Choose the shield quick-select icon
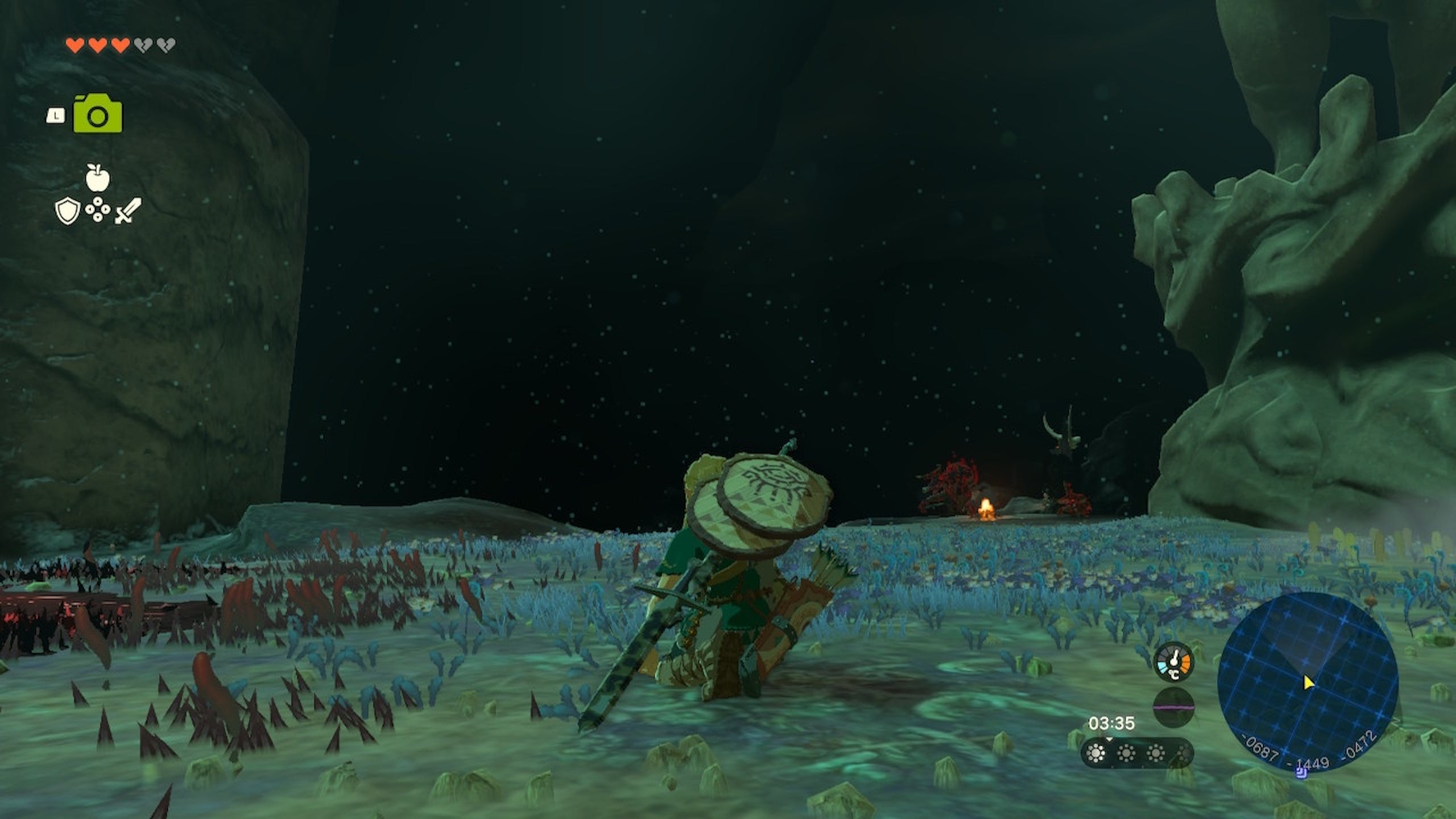Viewport: 1456px width, 819px height. click(67, 212)
